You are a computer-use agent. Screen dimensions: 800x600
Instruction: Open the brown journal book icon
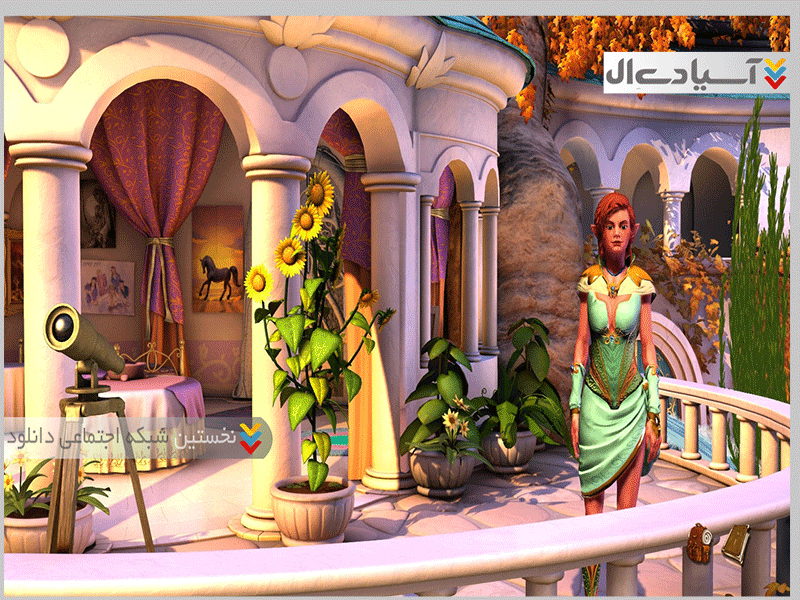(x=735, y=543)
